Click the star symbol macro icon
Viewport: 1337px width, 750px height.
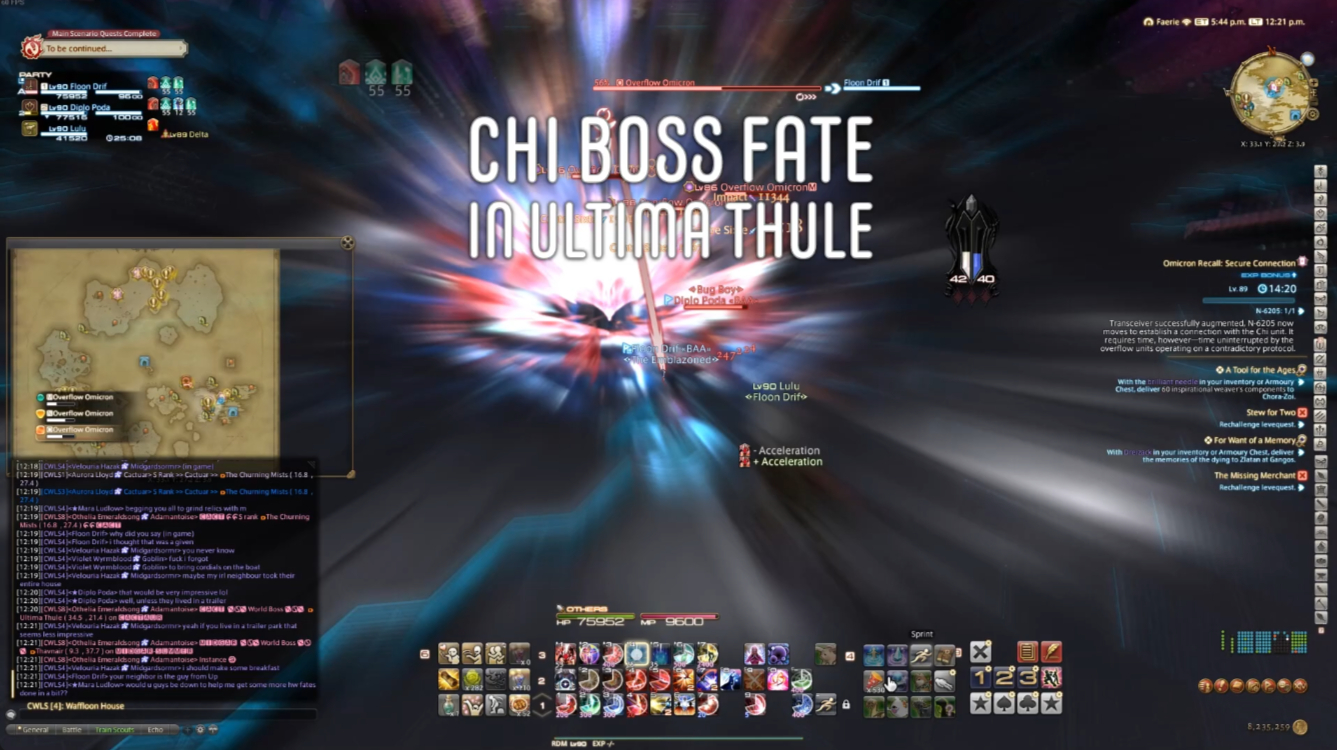point(981,704)
